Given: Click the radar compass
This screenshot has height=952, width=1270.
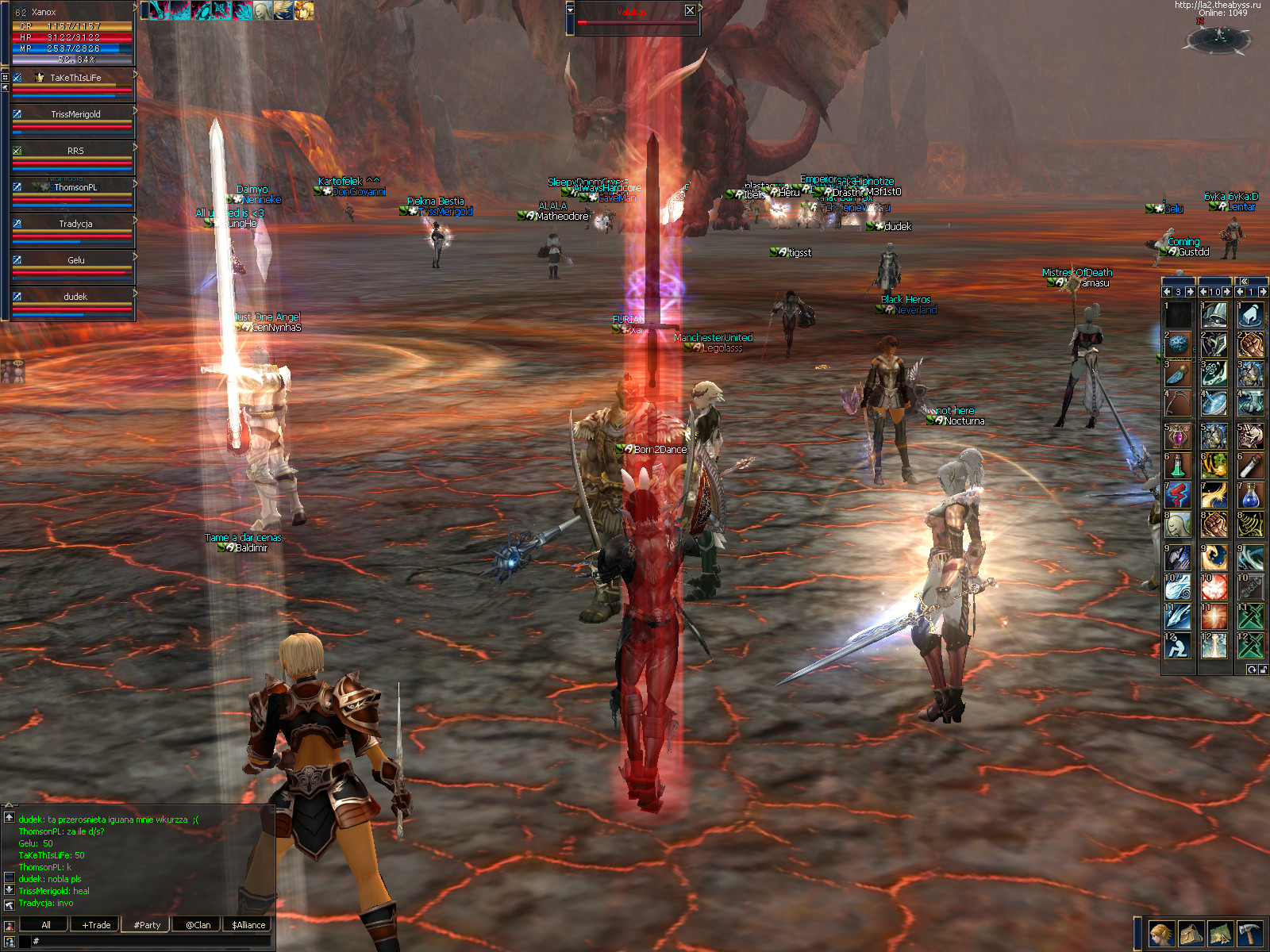Looking at the screenshot, I should (1220, 37).
